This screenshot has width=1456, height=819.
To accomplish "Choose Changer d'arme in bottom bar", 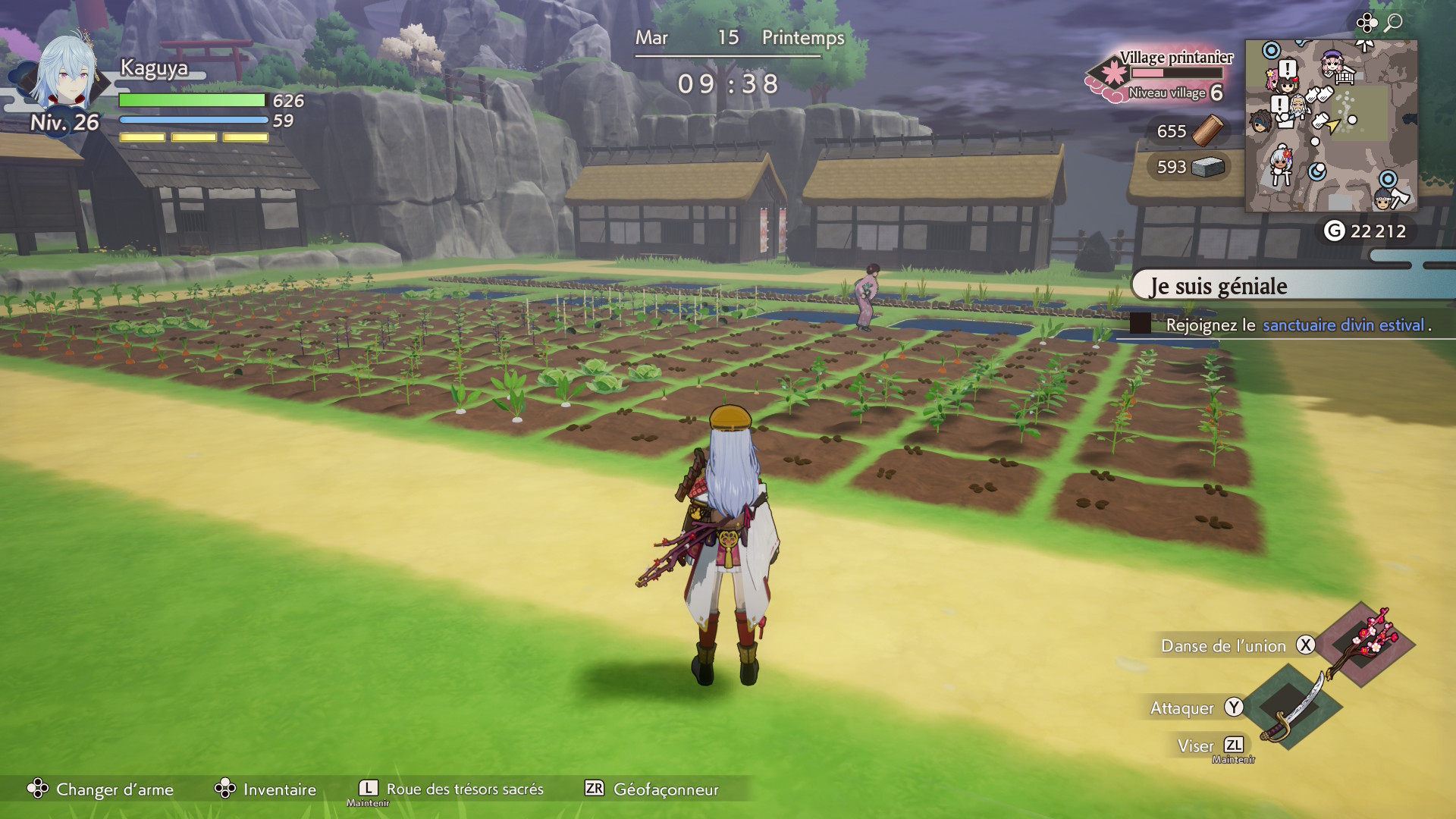I will pyautogui.click(x=101, y=789).
